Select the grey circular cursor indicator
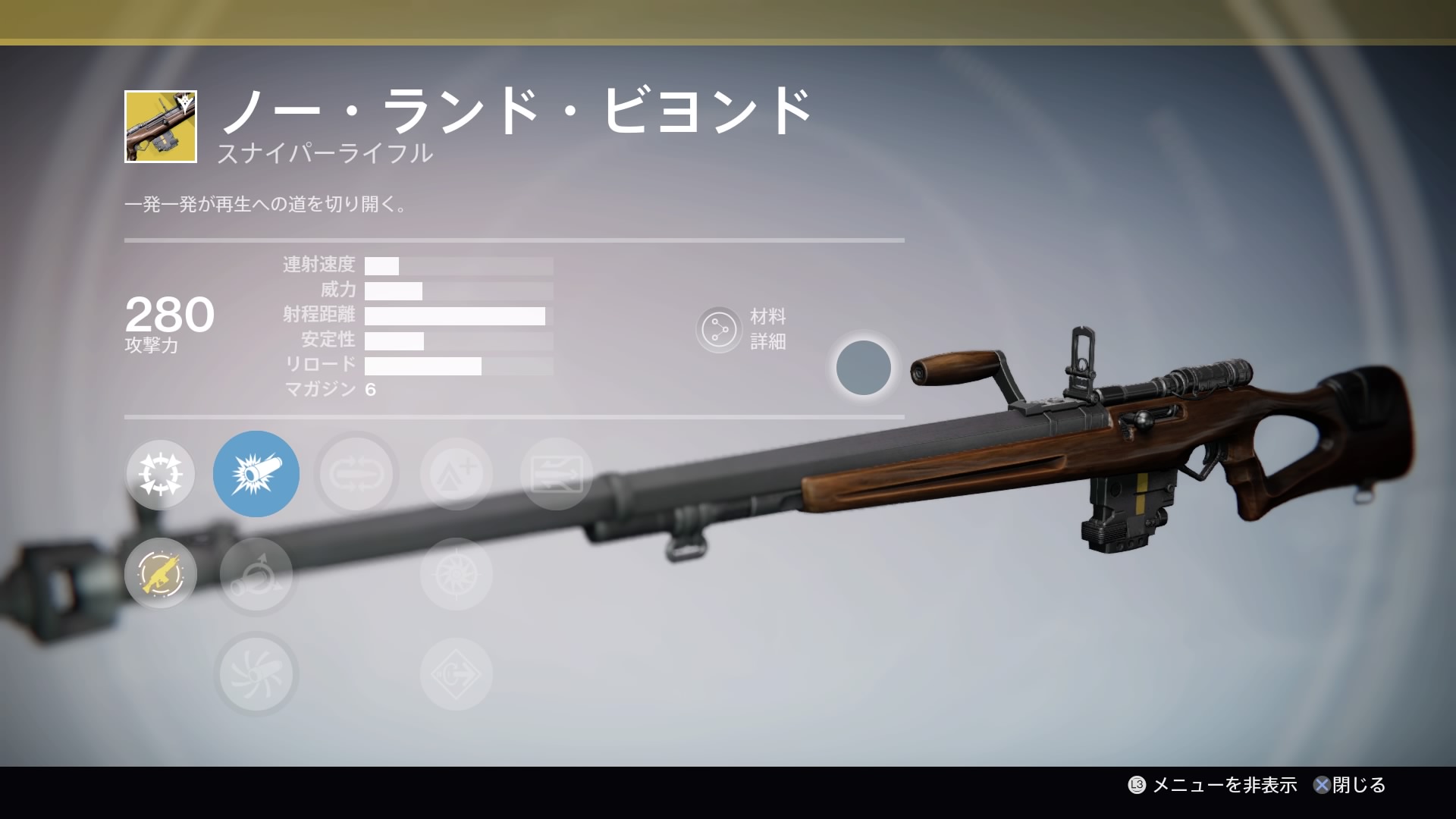Image resolution: width=1456 pixels, height=819 pixels. click(863, 368)
